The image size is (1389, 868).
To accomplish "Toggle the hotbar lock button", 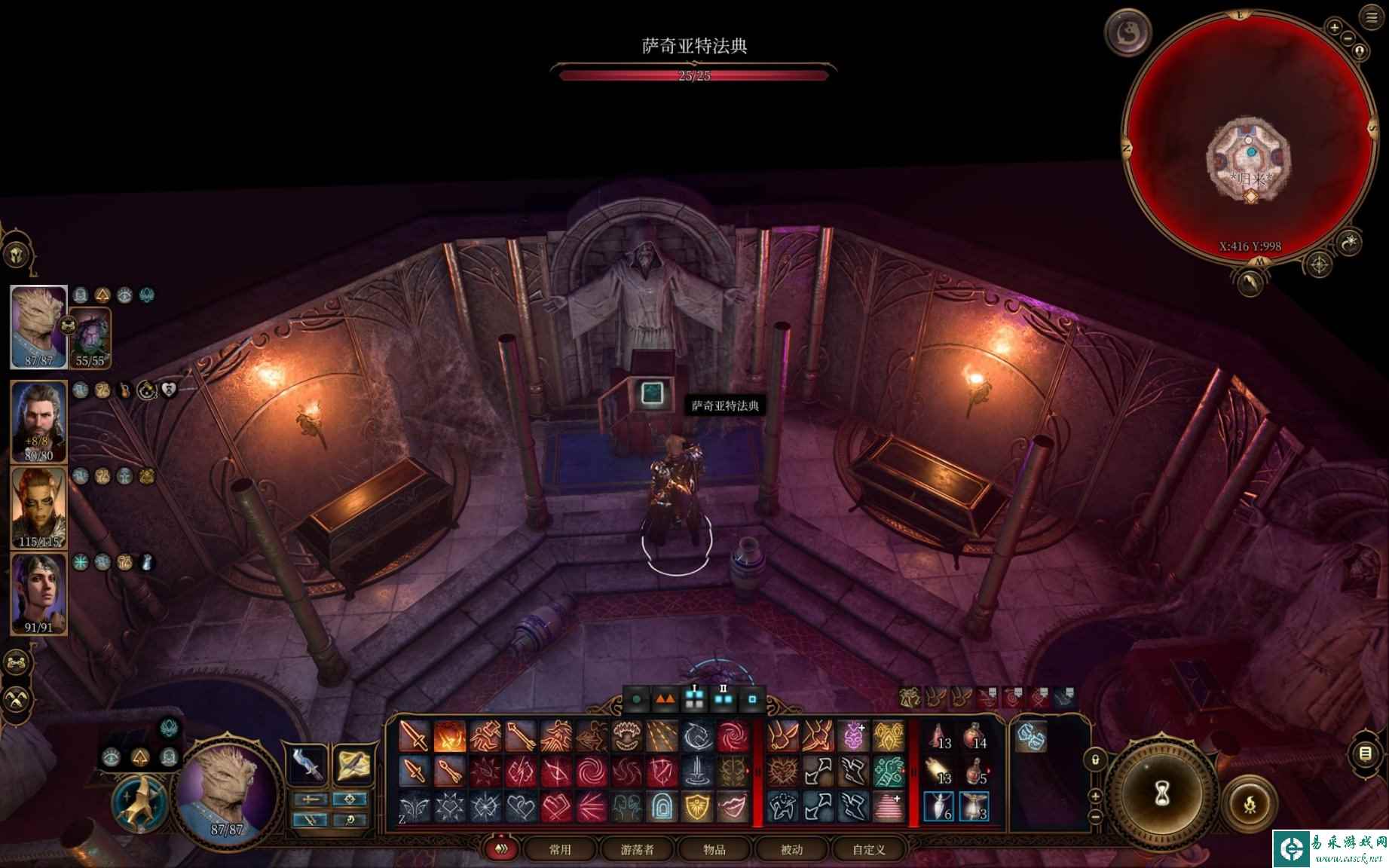I will tap(1095, 759).
